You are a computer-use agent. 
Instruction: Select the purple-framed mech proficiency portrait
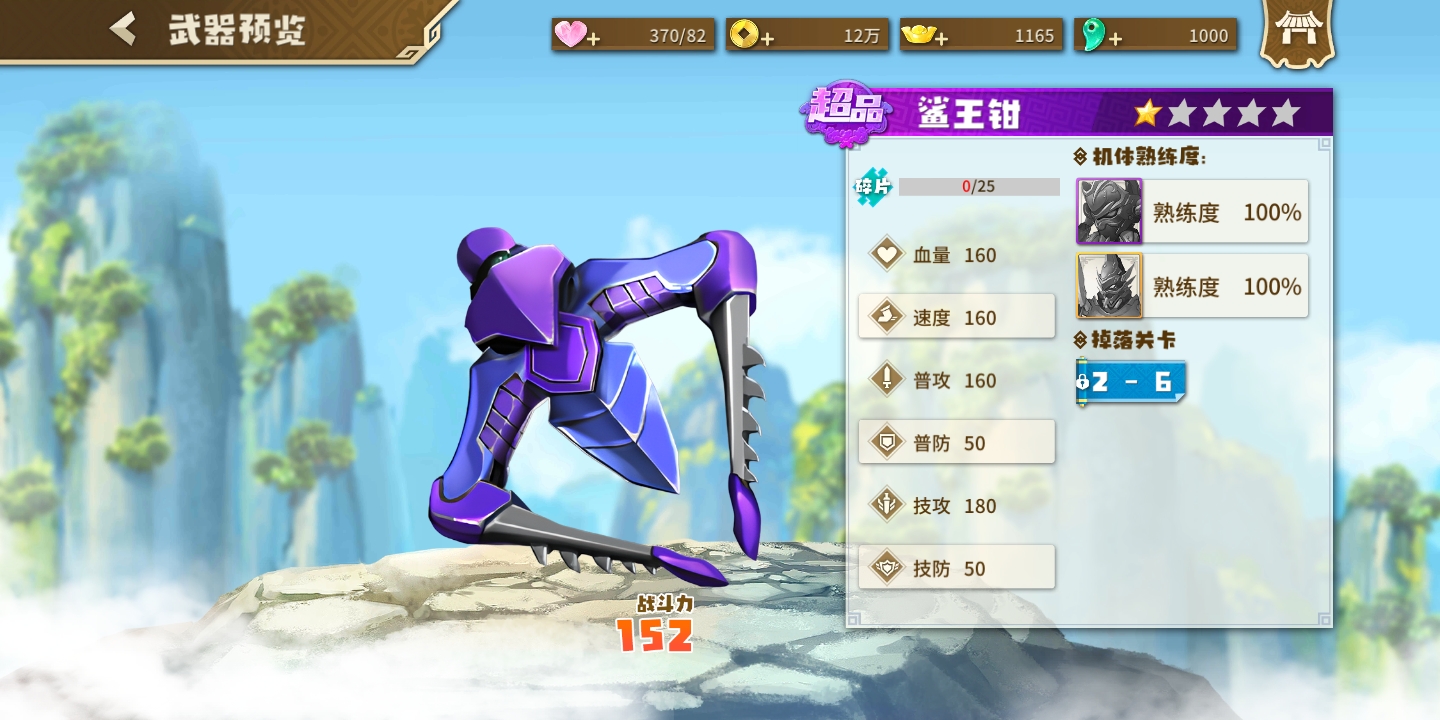point(1109,211)
